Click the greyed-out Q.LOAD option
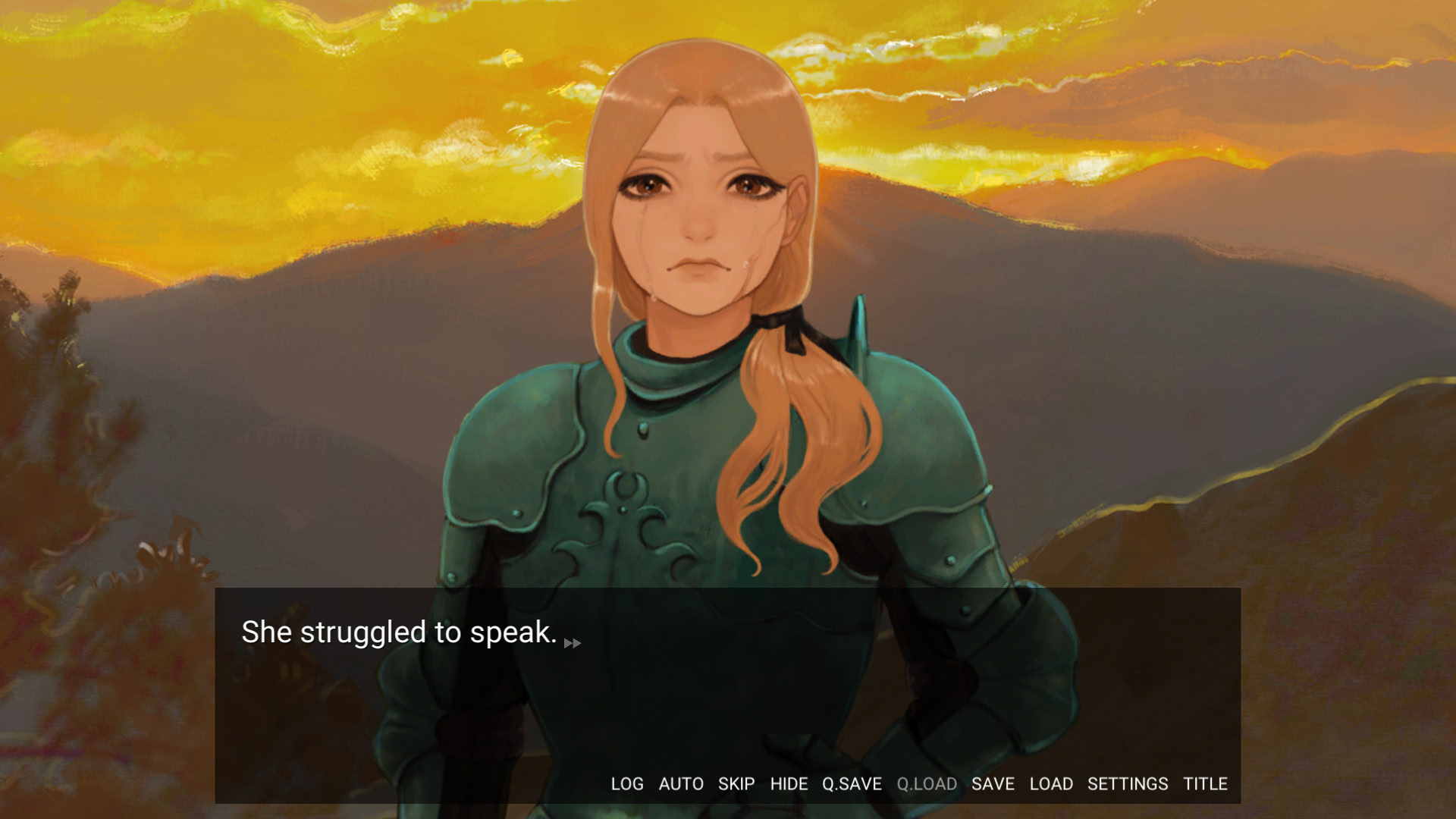 pyautogui.click(x=927, y=784)
